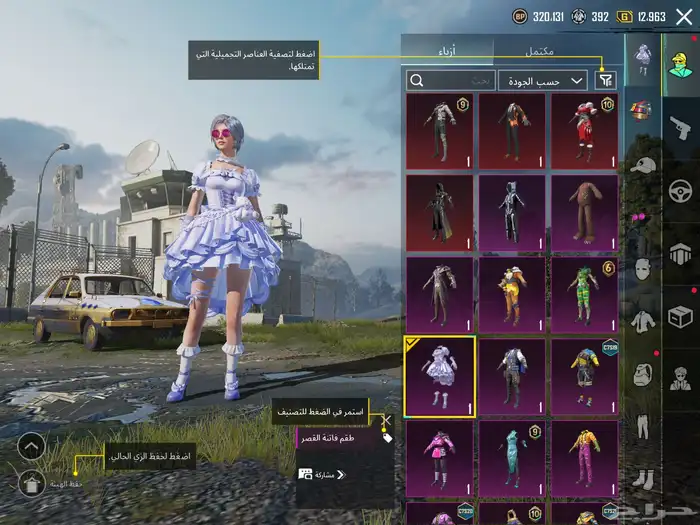Close the inventory screen with the X
The width and height of the screenshot is (700, 525).
coord(684,16)
